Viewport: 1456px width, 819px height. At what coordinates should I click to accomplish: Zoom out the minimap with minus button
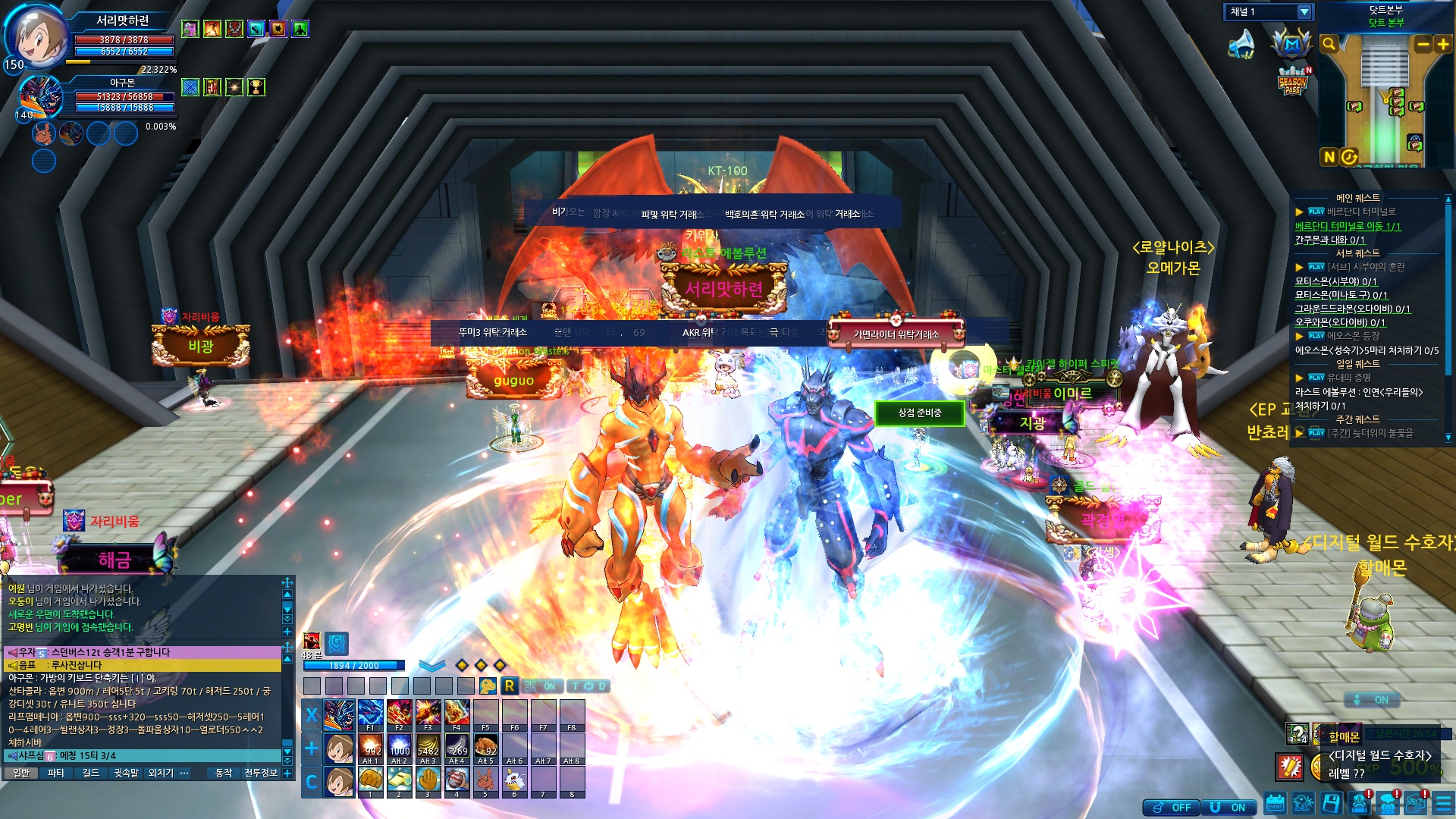point(1423,44)
